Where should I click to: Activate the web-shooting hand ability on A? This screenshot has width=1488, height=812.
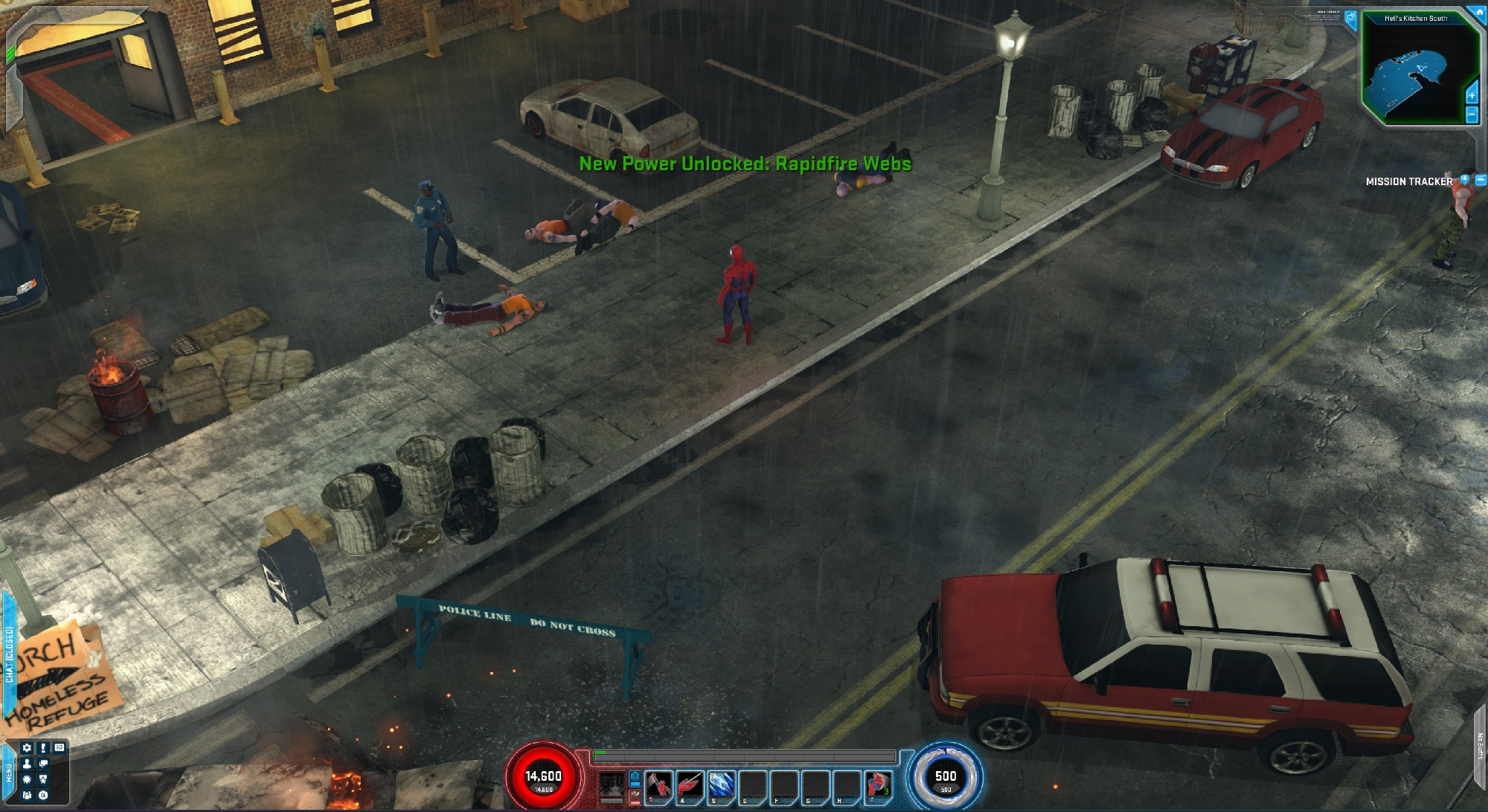pos(690,785)
